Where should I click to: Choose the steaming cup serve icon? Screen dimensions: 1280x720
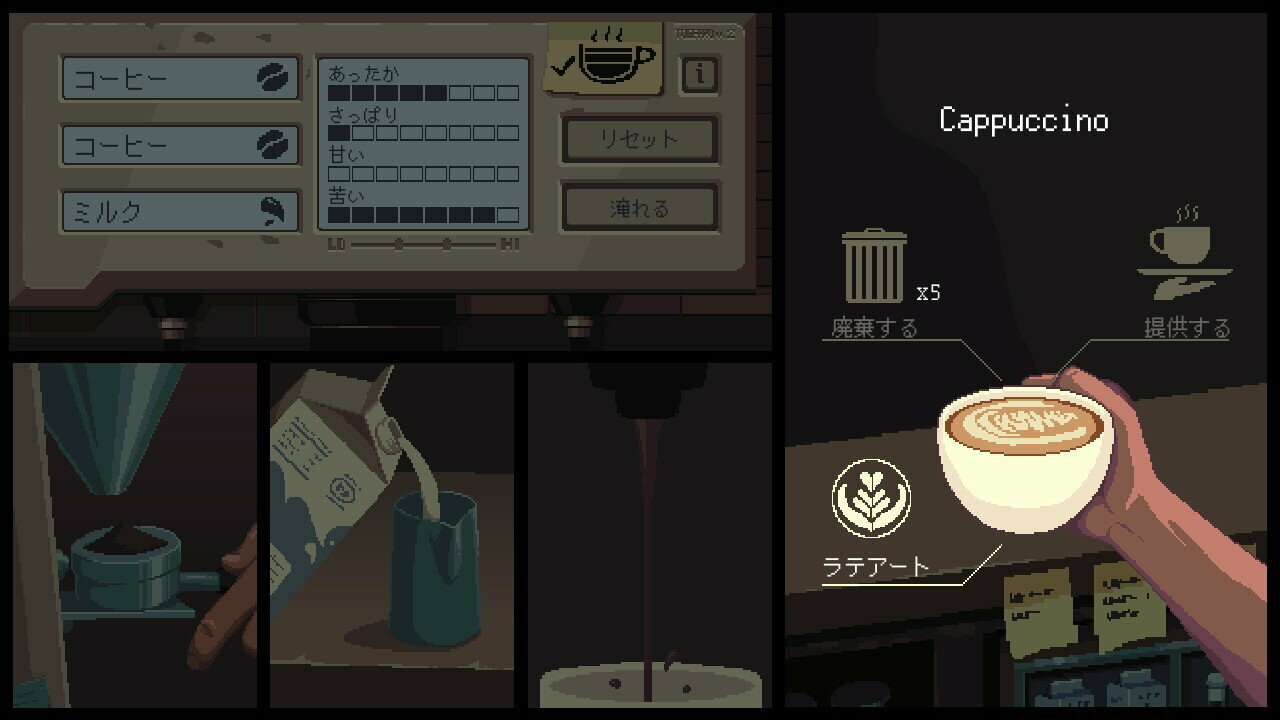pos(1185,252)
